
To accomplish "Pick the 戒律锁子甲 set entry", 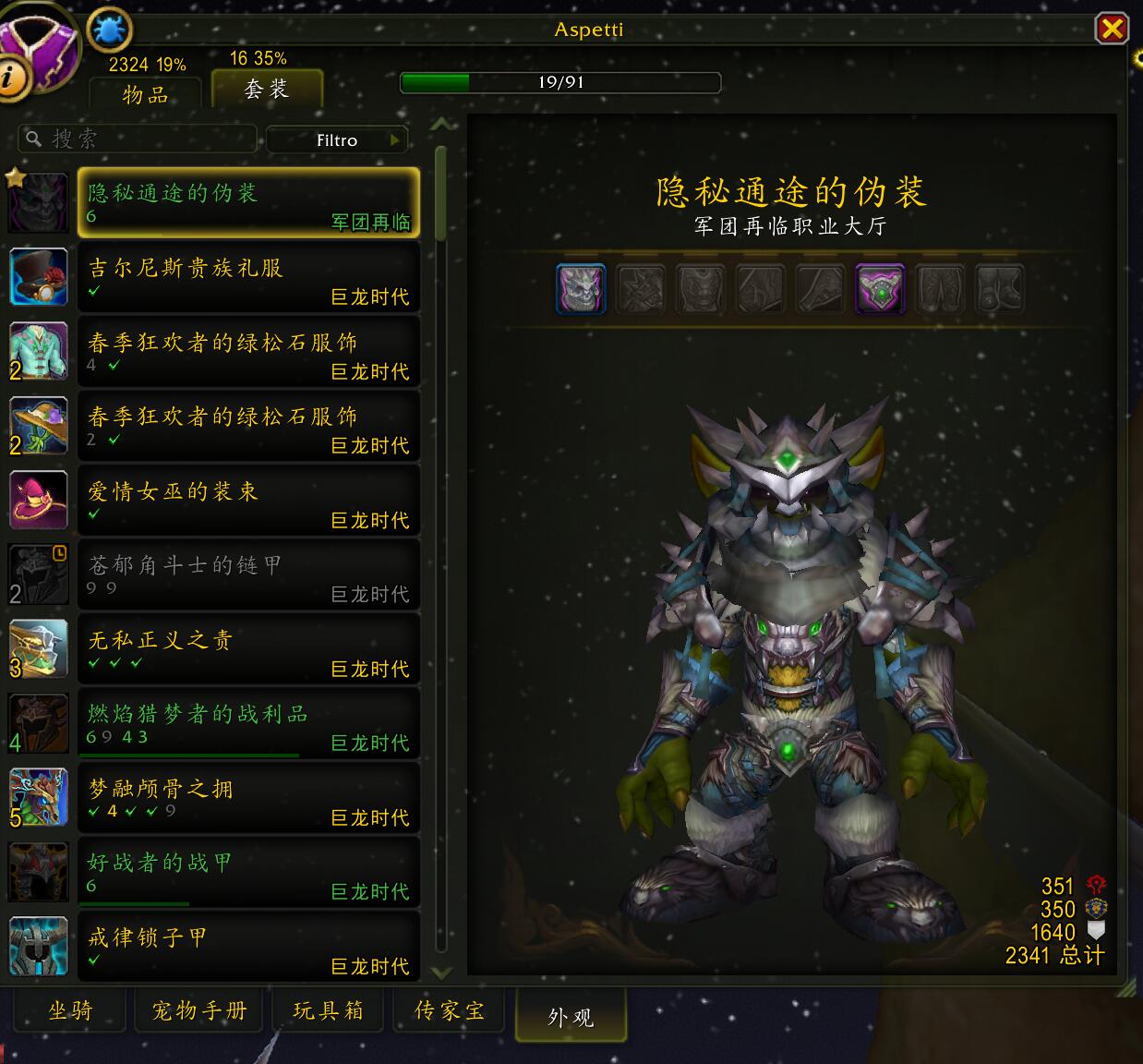I will point(248,948).
